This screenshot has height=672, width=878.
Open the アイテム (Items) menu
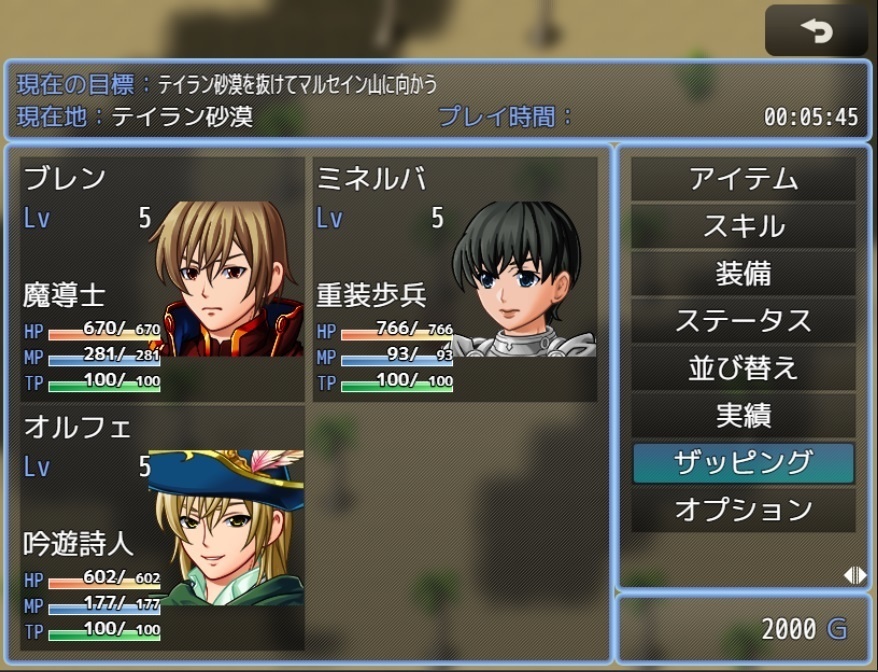click(x=743, y=179)
